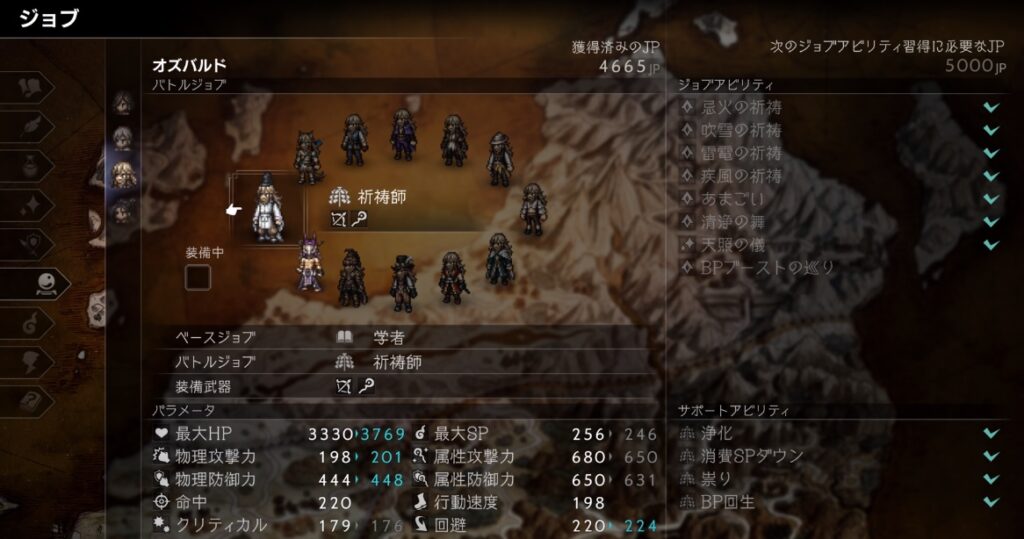Select the white-robed 祈祷師 job sprite
Image resolution: width=1024 pixels, height=539 pixels.
pos(267,209)
